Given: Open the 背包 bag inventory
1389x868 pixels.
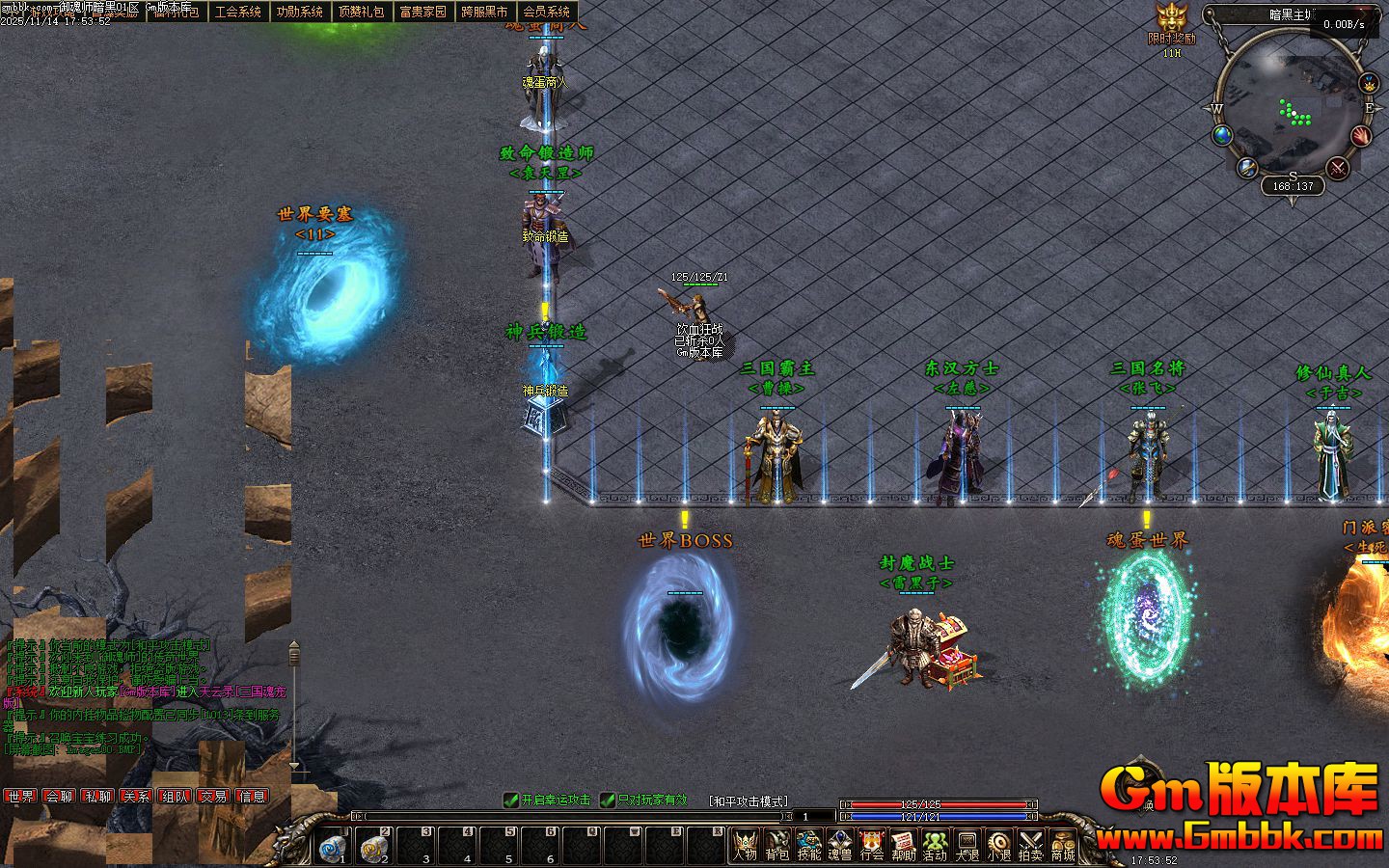Looking at the screenshot, I should pyautogui.click(x=776, y=846).
